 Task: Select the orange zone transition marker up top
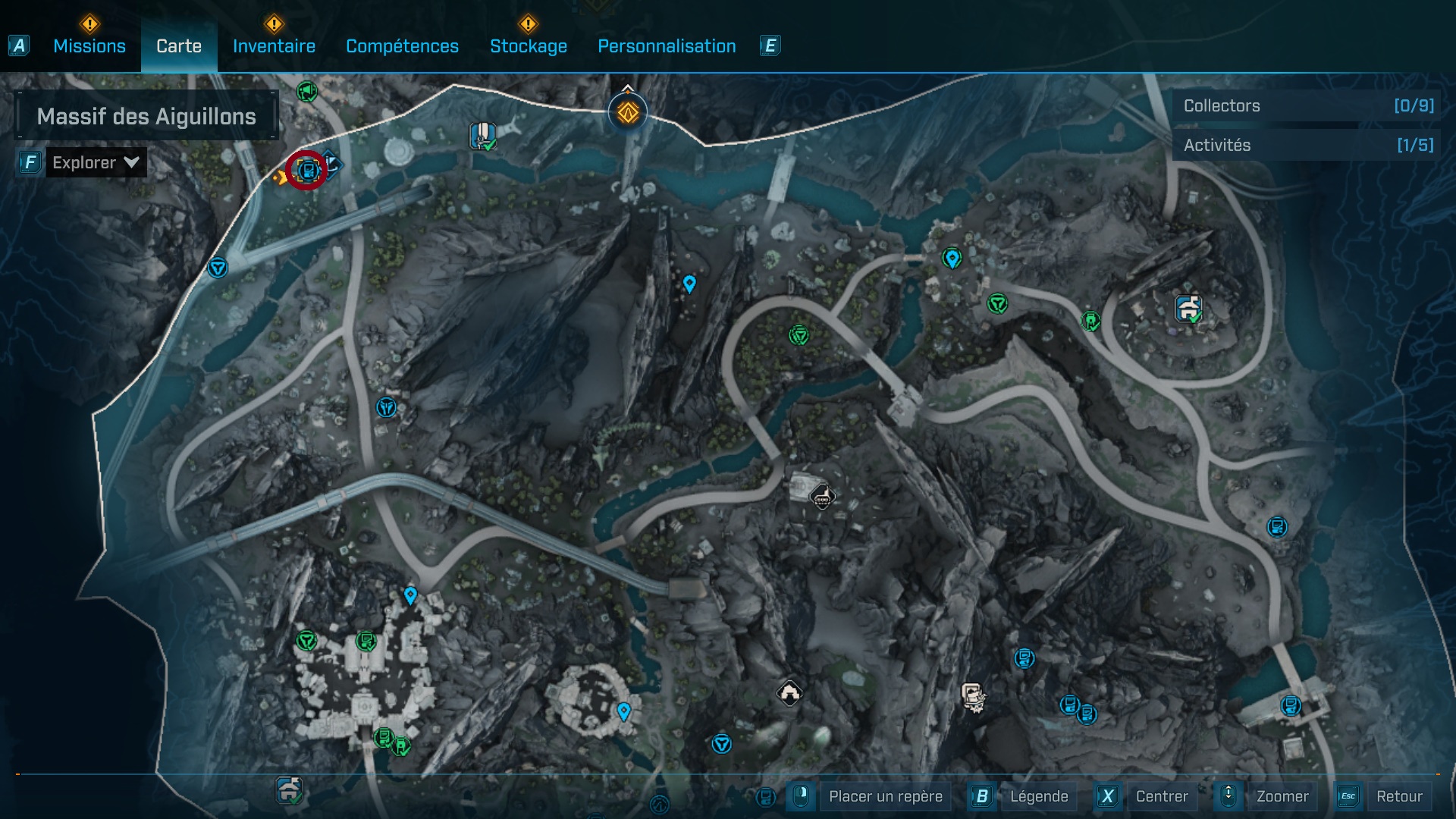click(626, 111)
